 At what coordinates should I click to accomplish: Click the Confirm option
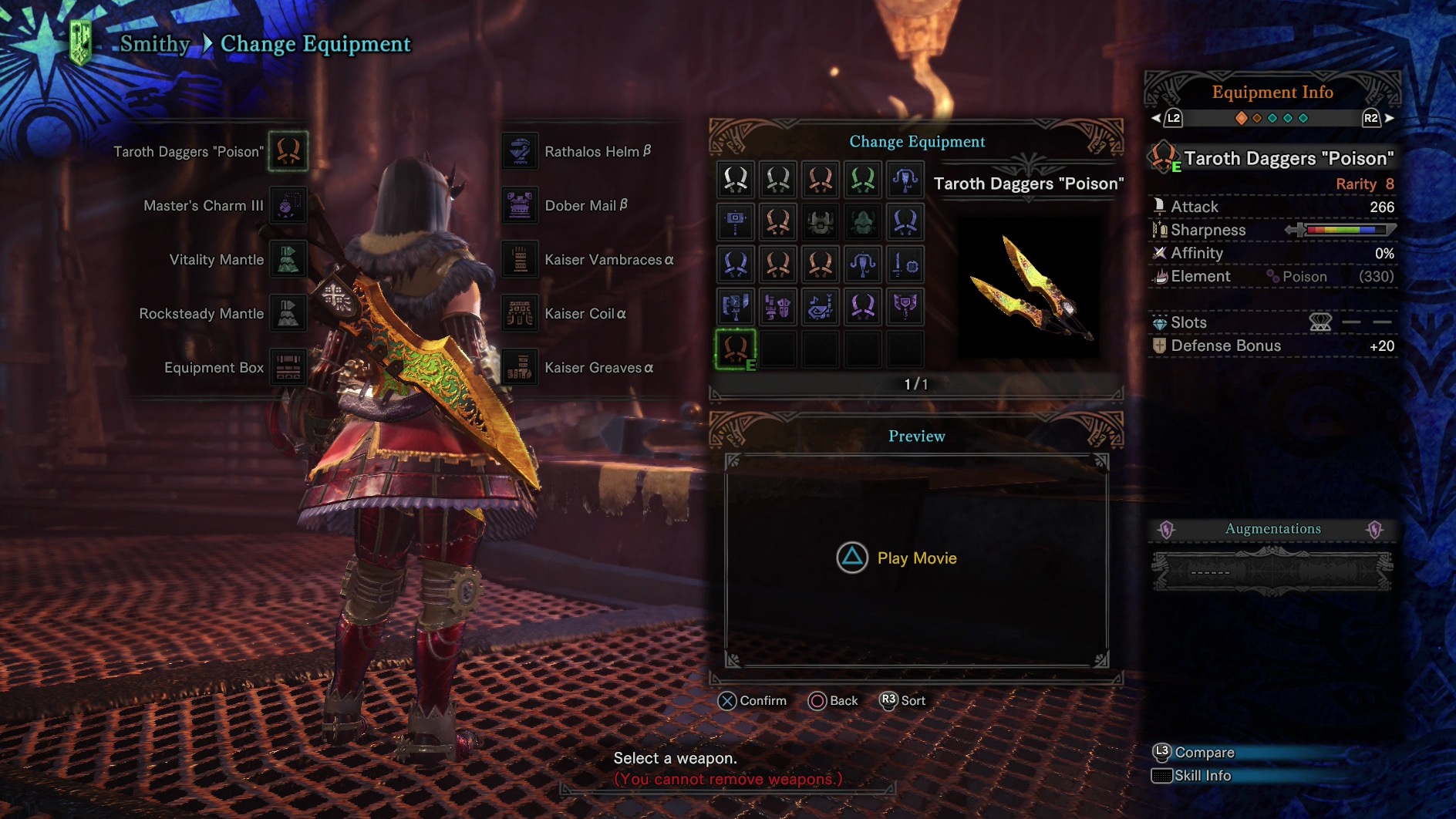point(752,700)
